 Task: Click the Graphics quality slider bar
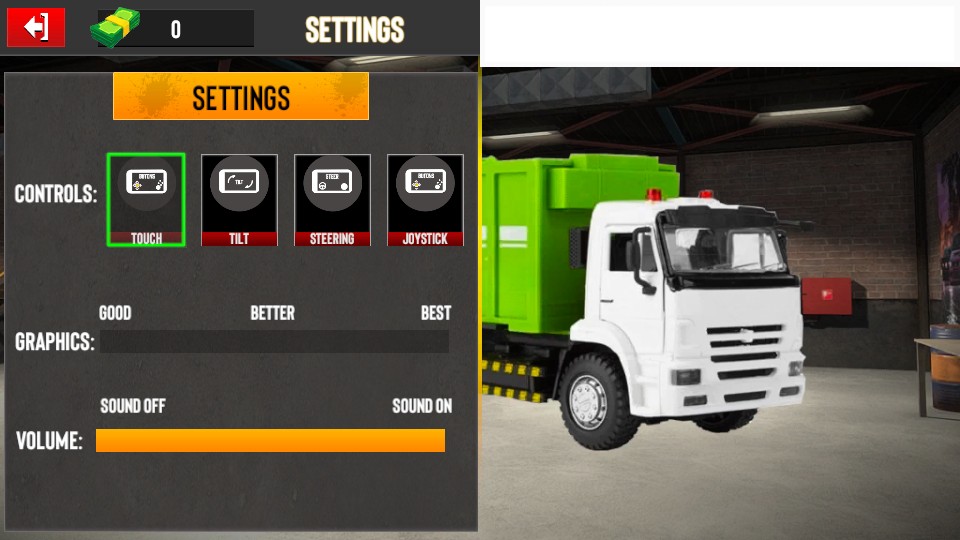pos(274,342)
